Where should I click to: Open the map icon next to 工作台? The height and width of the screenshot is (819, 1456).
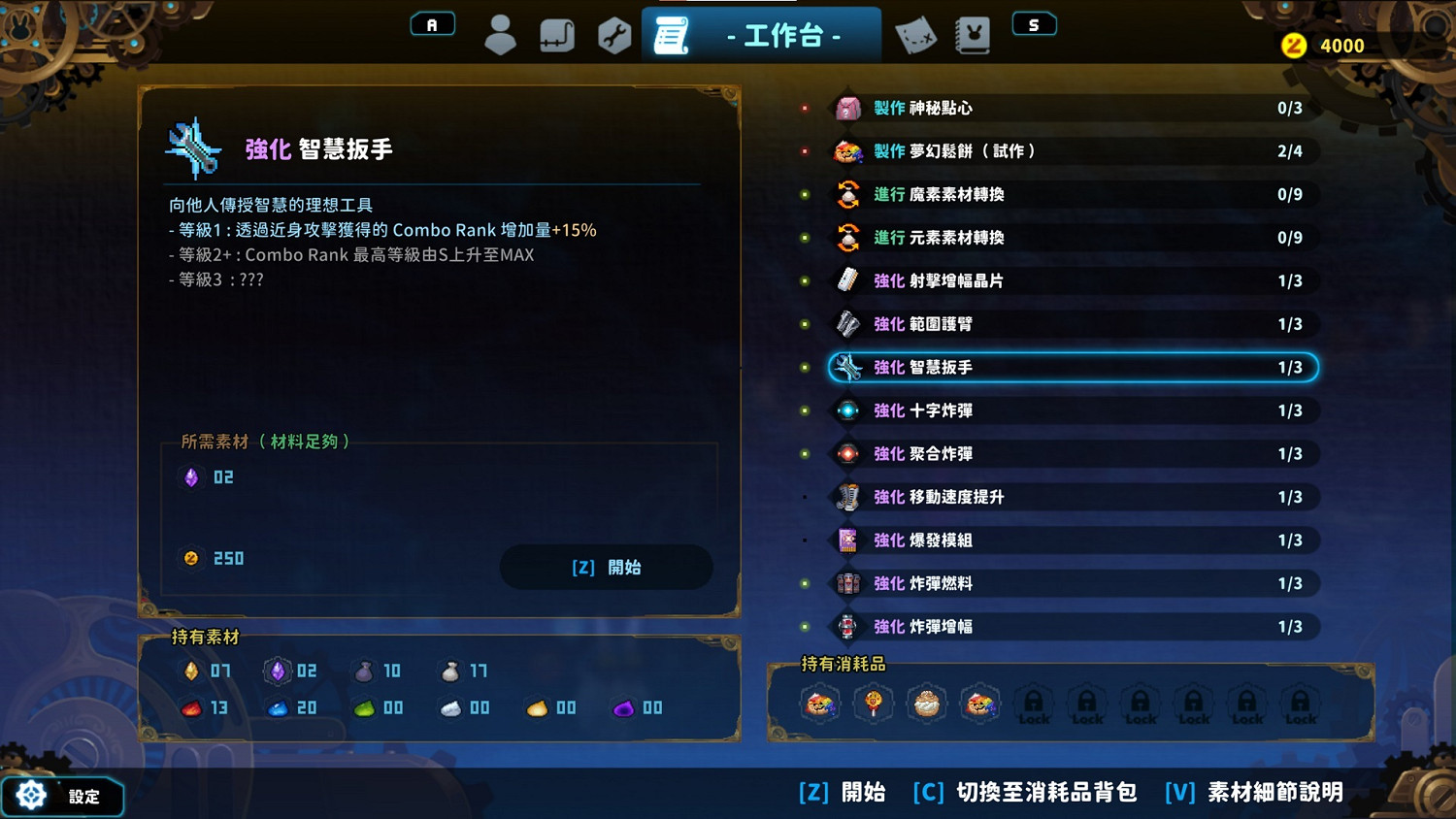(x=914, y=33)
